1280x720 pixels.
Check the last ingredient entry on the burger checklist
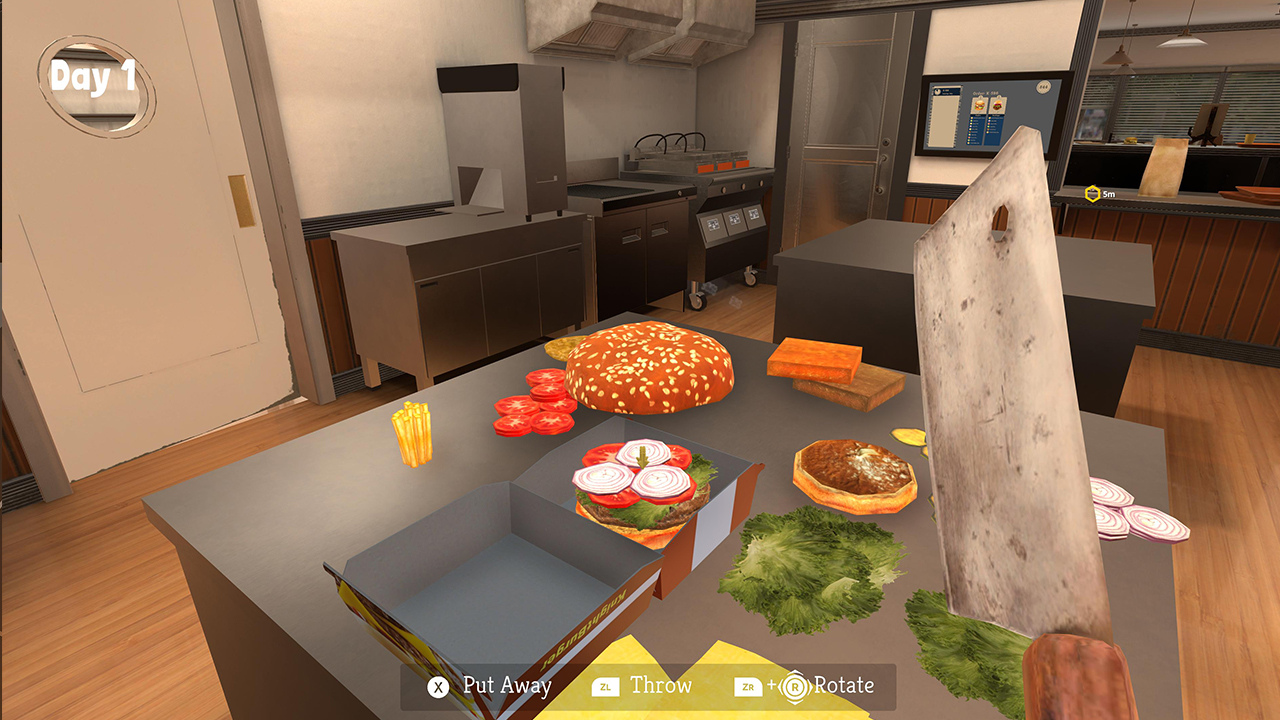pos(972,143)
